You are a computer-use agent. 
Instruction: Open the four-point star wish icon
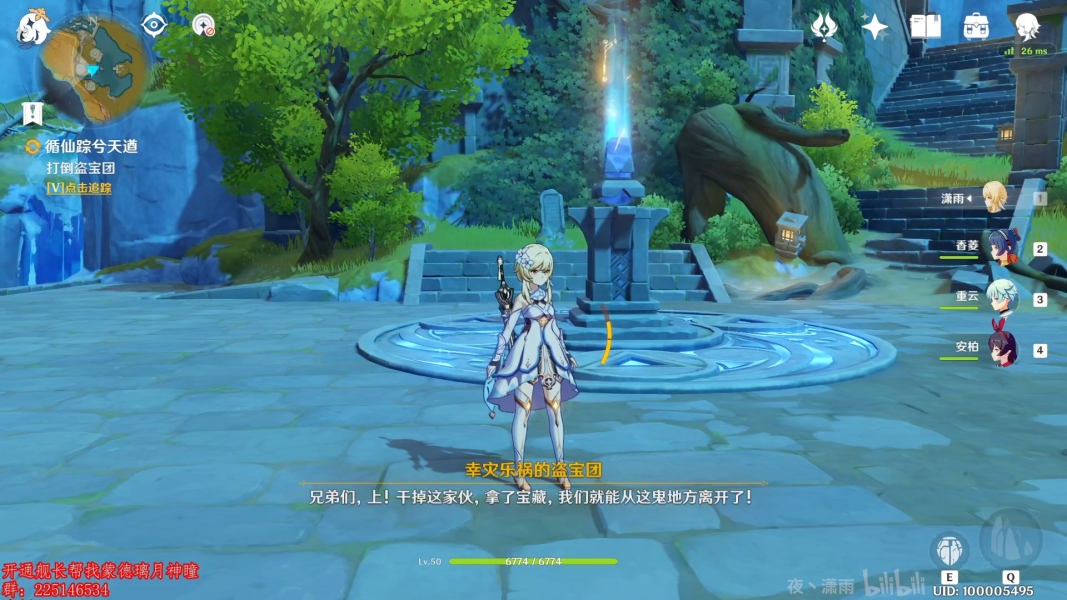[x=875, y=27]
